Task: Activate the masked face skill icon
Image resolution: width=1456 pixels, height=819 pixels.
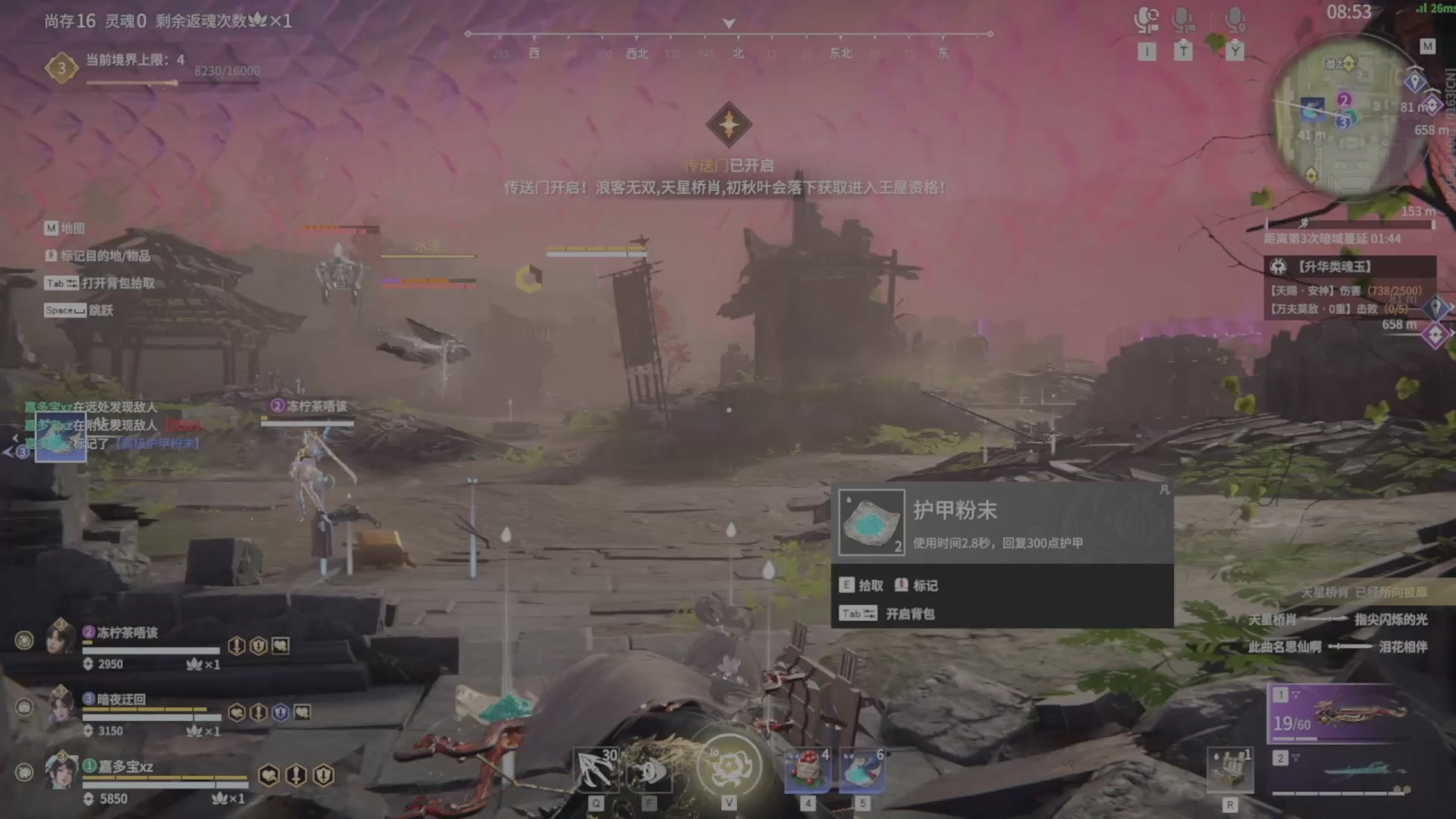Action: [x=649, y=770]
